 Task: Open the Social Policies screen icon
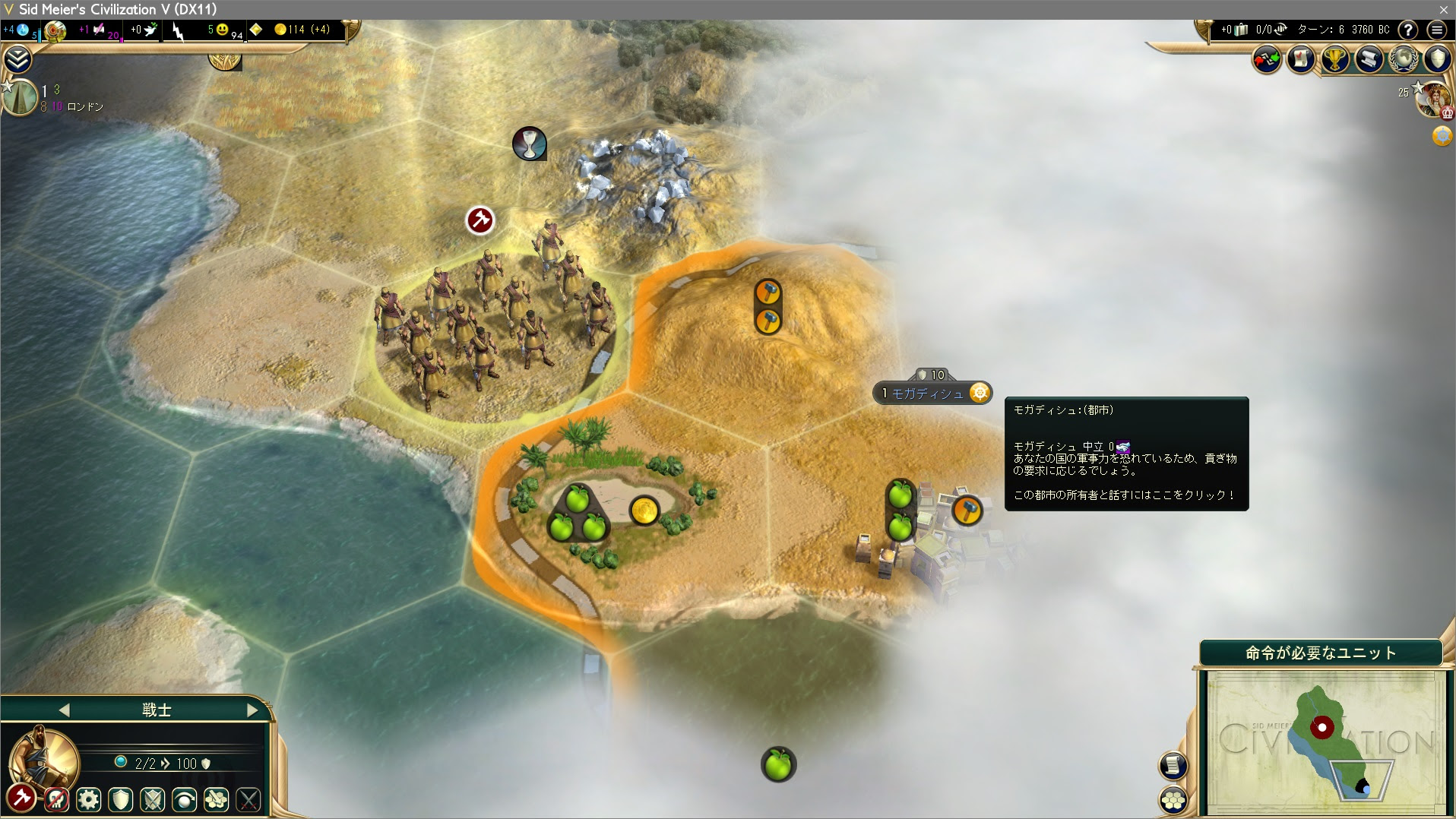(1301, 59)
